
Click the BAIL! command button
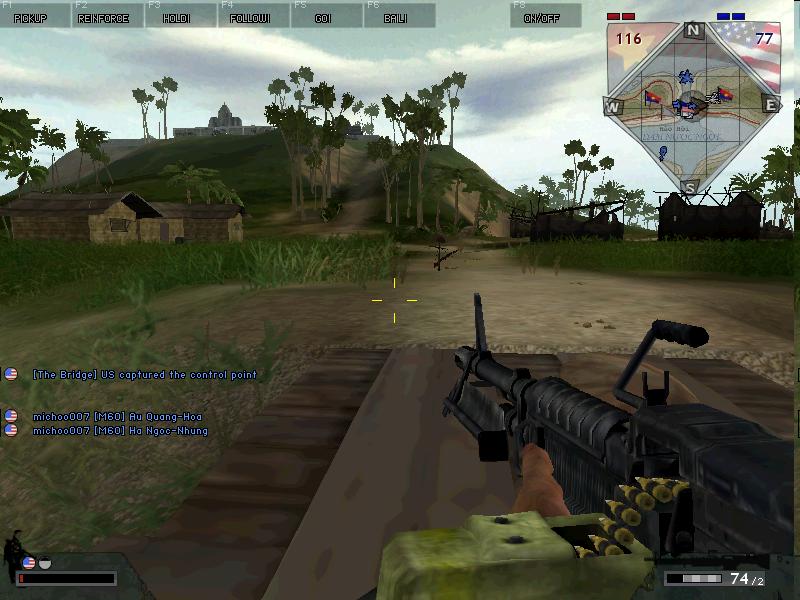click(400, 15)
